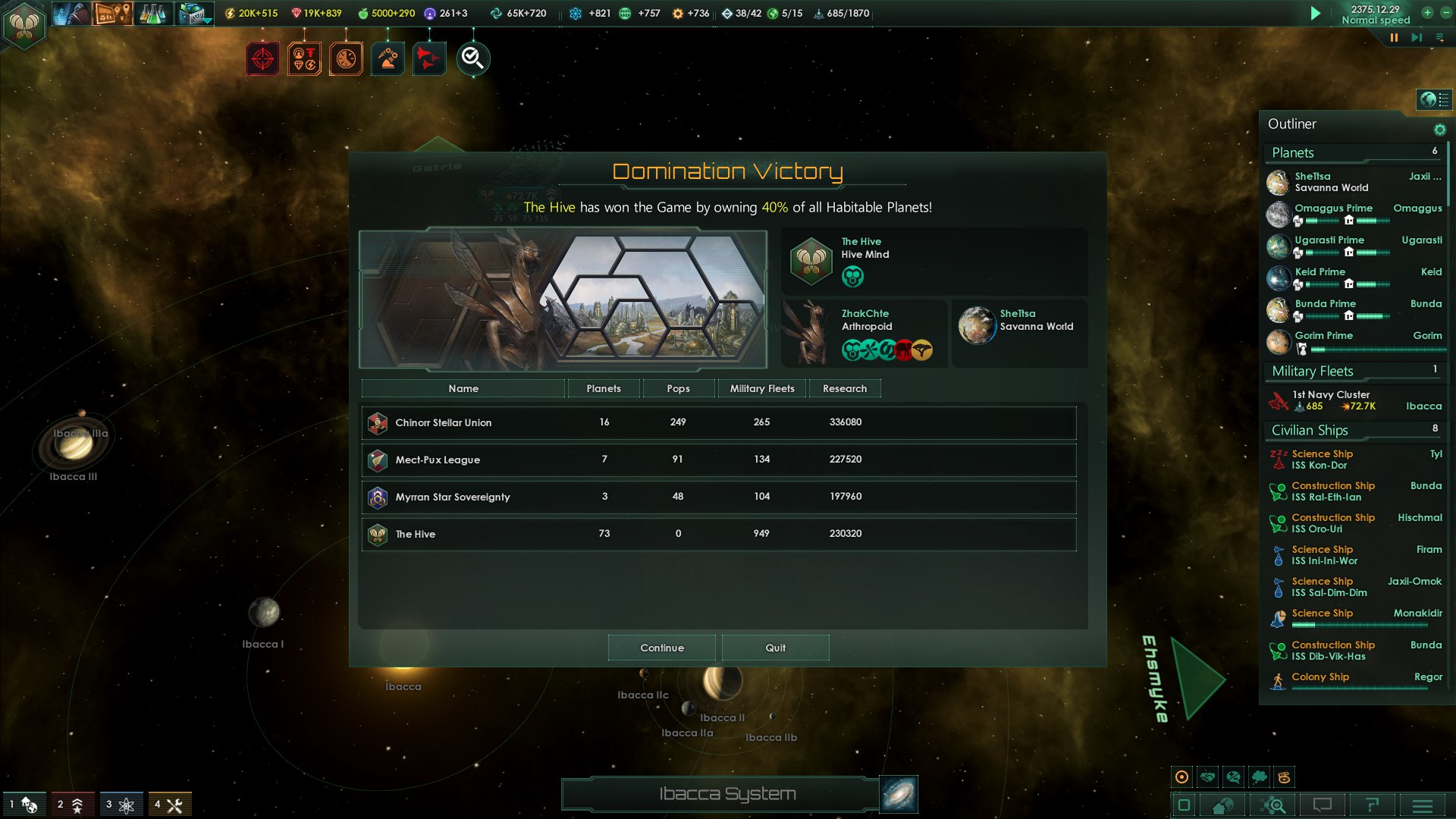Screen dimensions: 1456x819
Task: Select science ship ISS Kon-Dor
Action: coord(1322,460)
